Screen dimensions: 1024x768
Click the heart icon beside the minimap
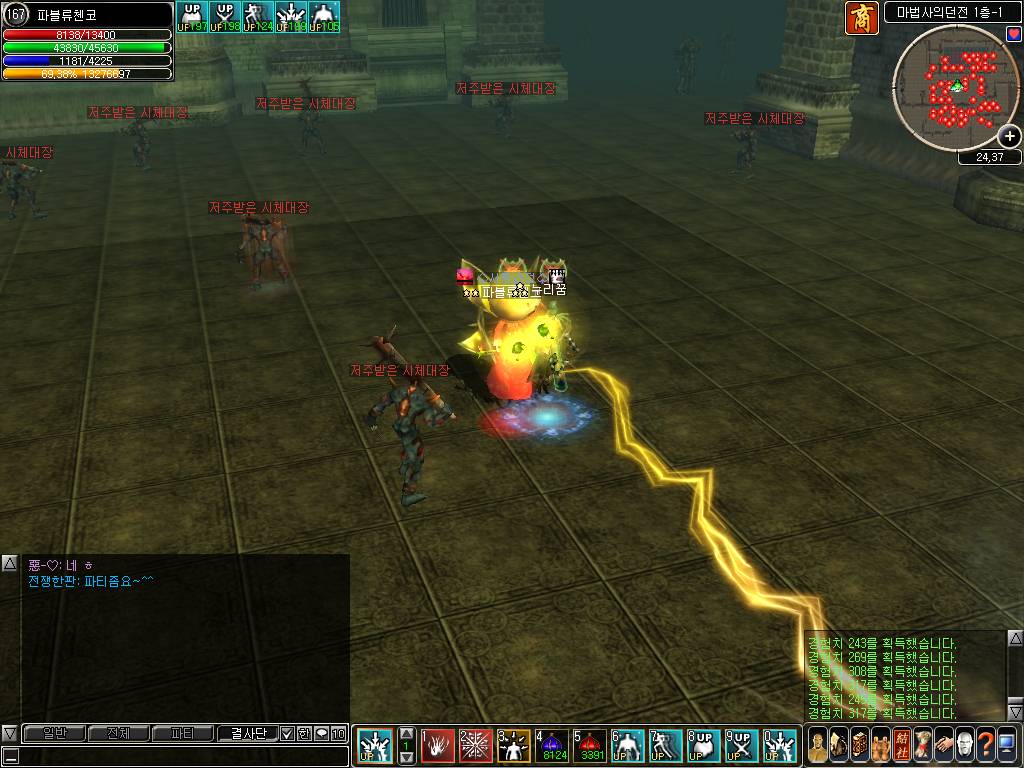1014,35
